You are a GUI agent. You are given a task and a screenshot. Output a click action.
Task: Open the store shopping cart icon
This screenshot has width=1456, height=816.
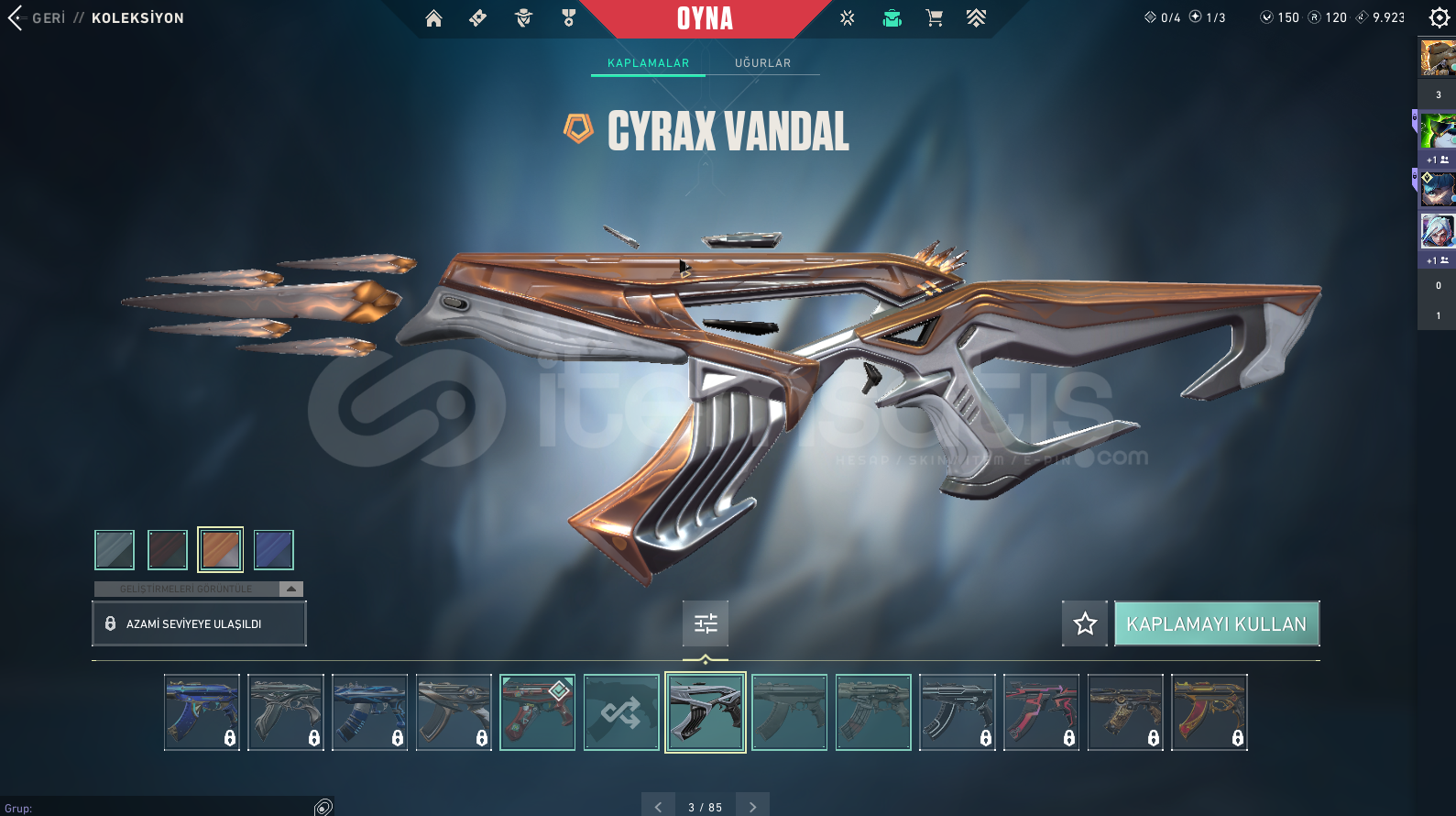click(x=934, y=18)
